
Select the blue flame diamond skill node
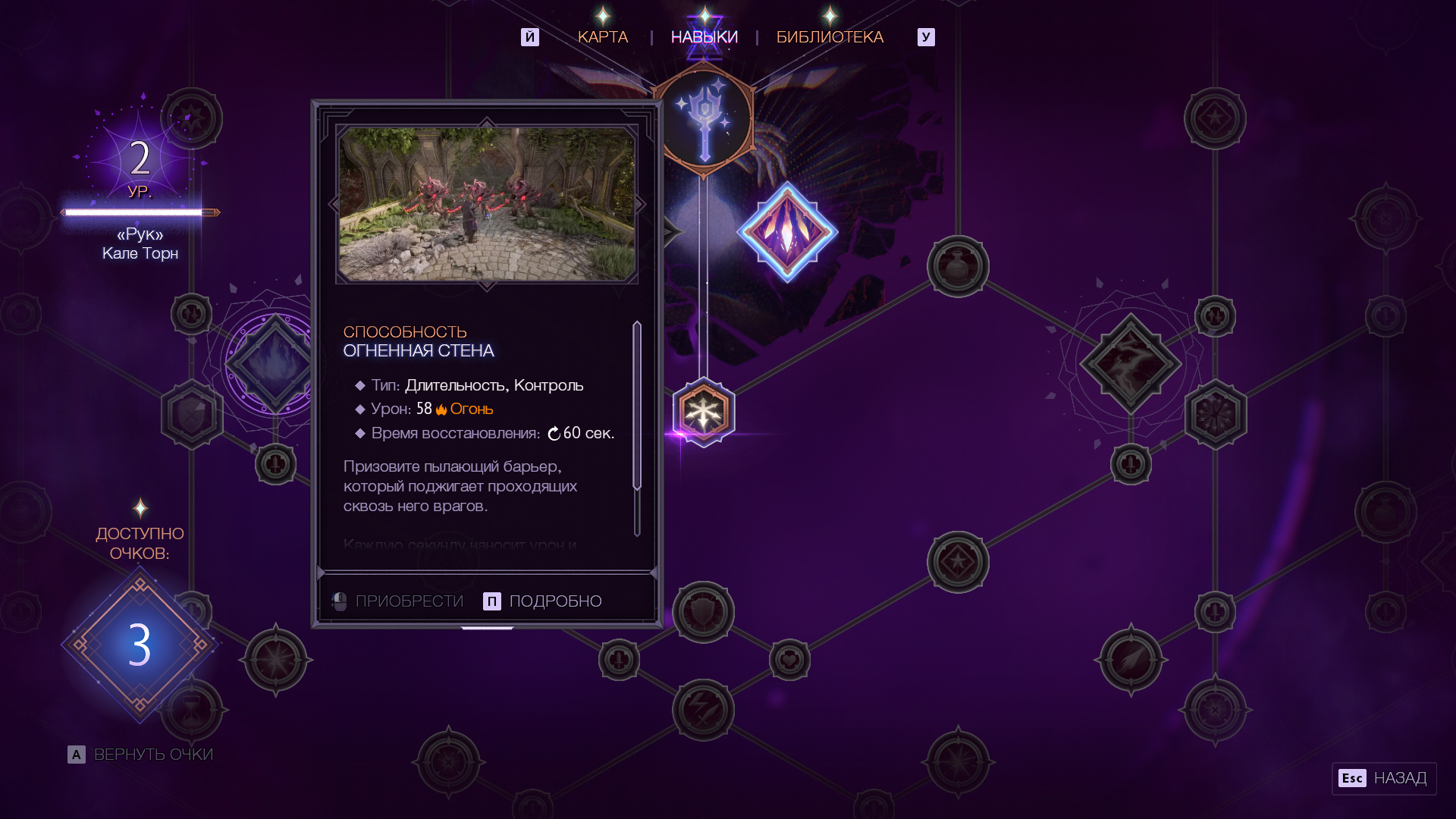[x=275, y=362]
